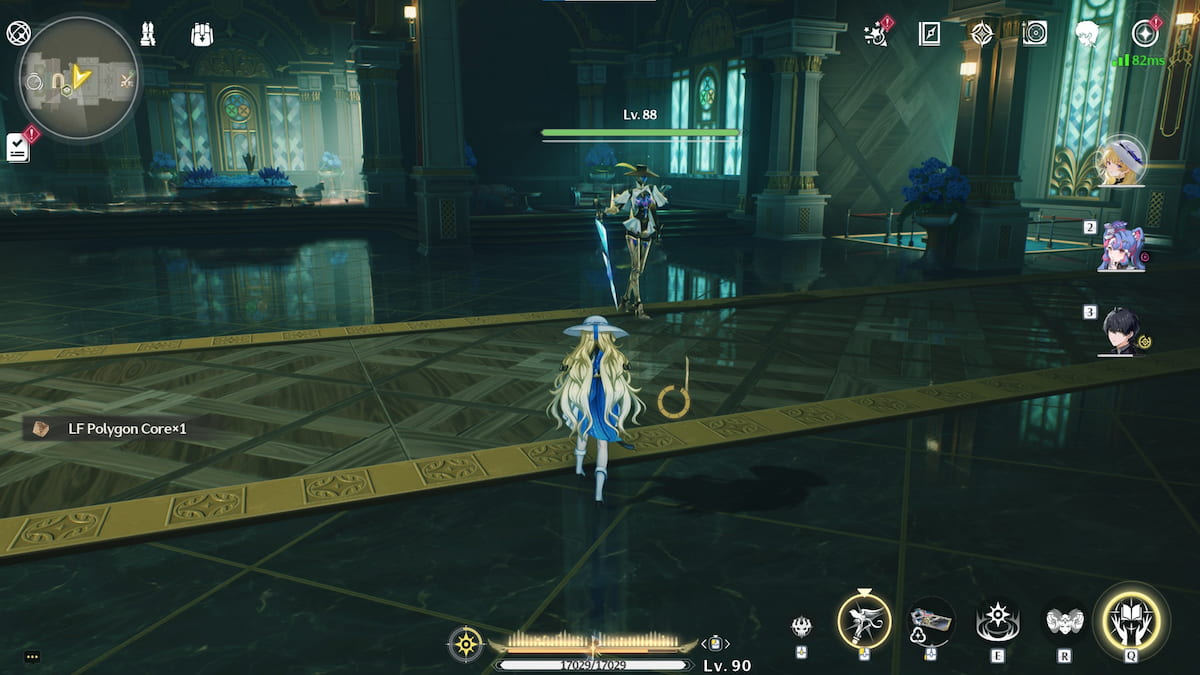Select the blonde hat-wearing party character
1200x675 pixels.
coord(1121,161)
